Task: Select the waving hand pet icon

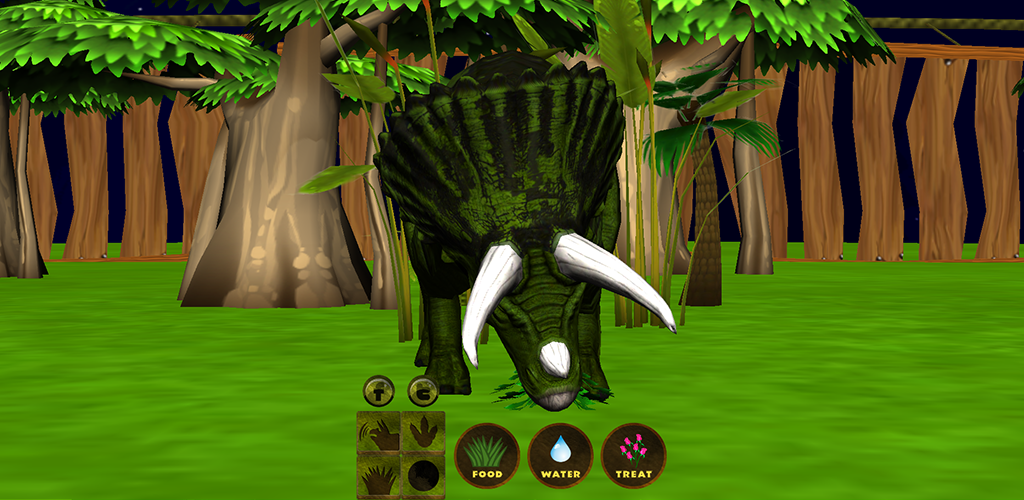Action: [x=379, y=433]
